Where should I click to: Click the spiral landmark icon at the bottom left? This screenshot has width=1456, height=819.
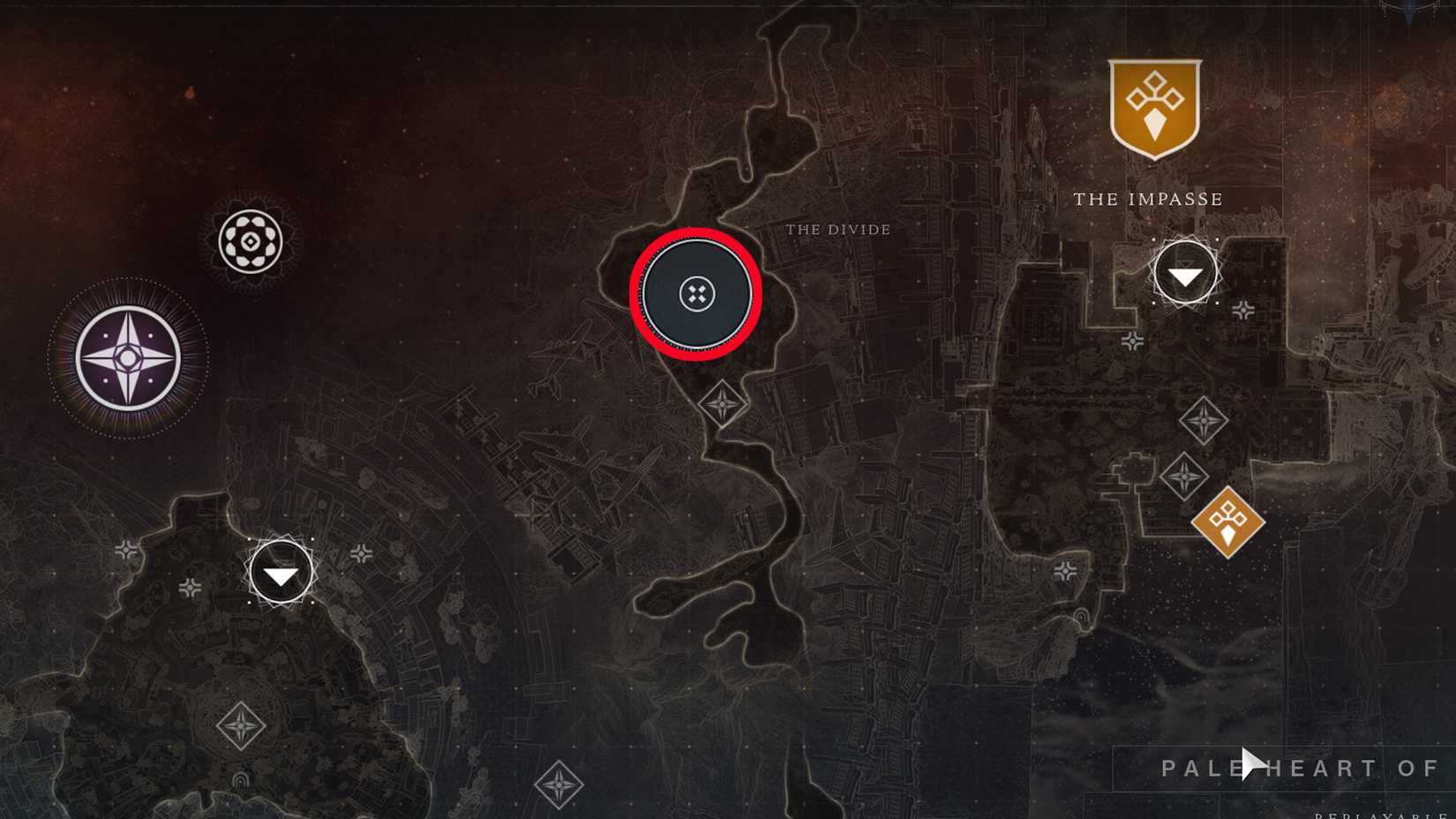242,780
